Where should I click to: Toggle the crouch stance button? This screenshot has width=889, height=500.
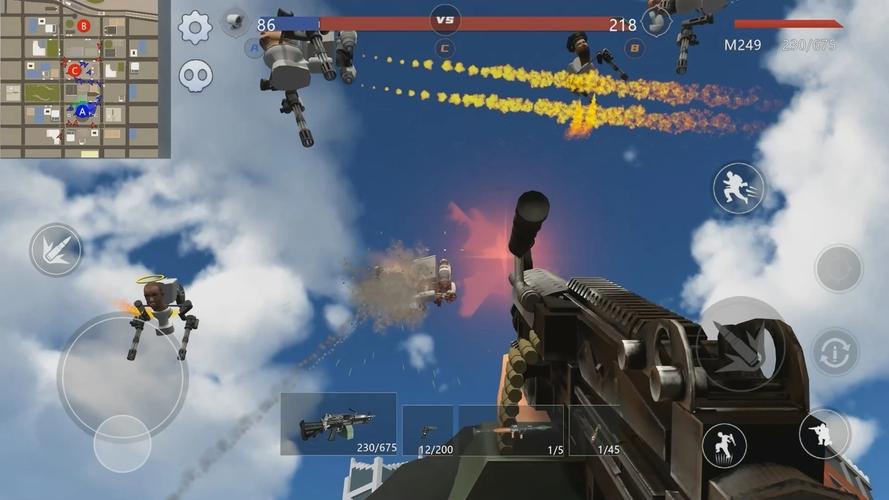(824, 434)
